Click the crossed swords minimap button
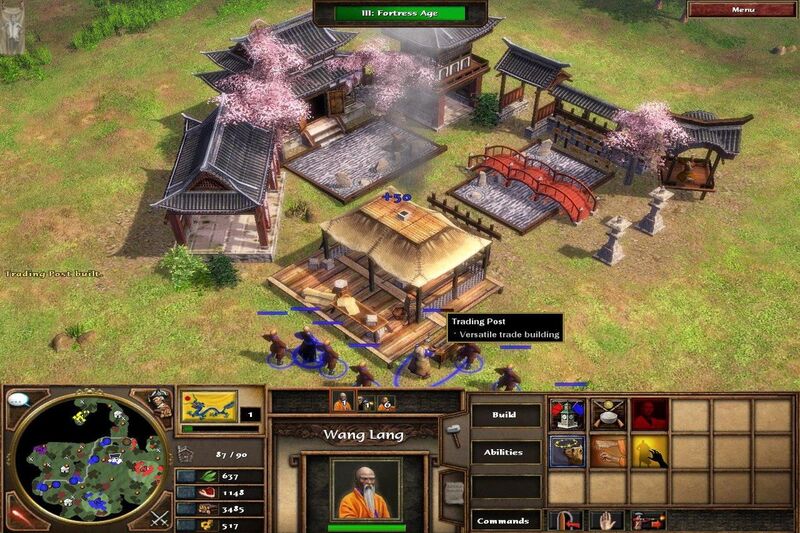This screenshot has width=800, height=533. click(x=160, y=518)
